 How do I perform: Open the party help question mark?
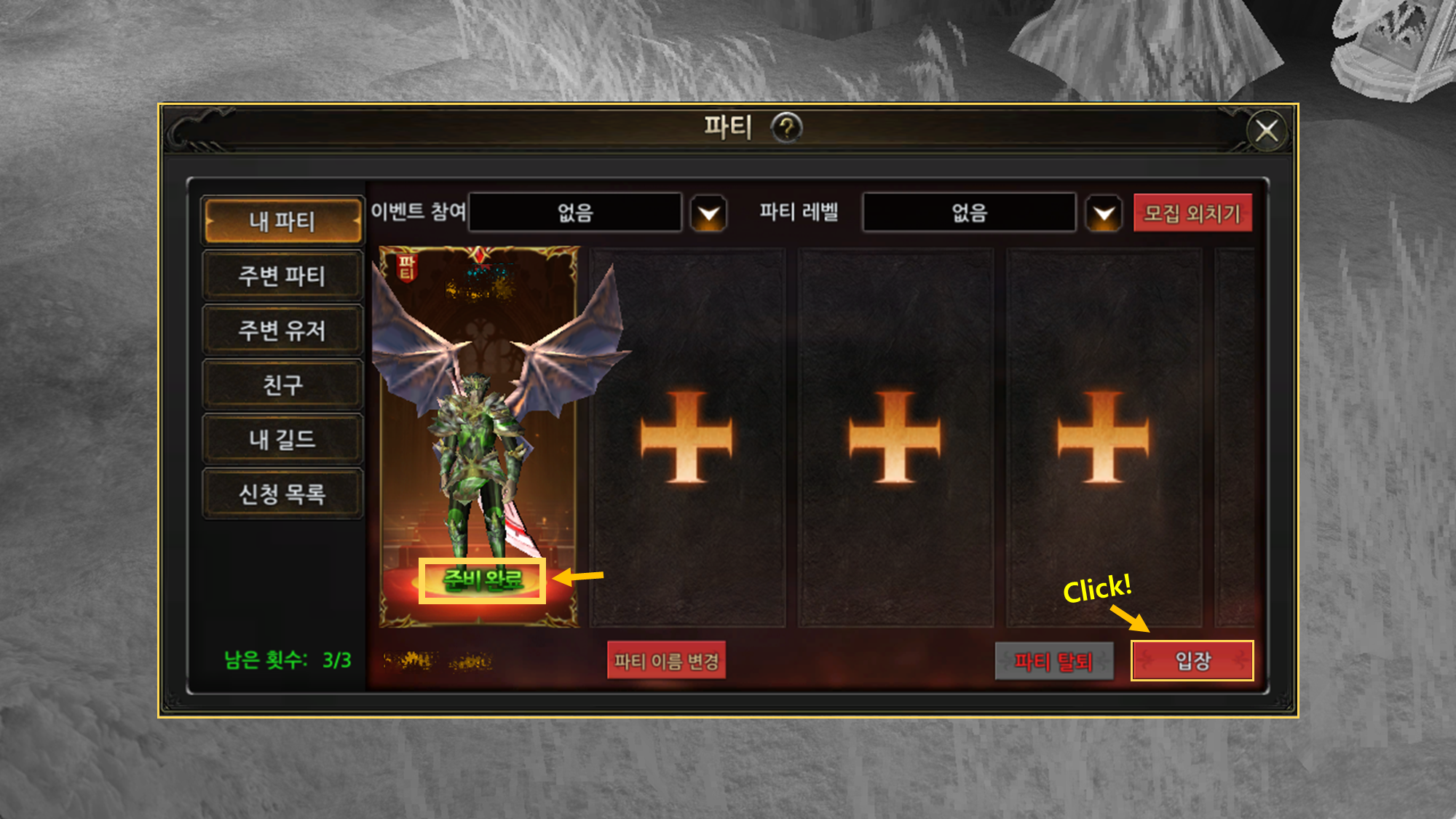click(x=786, y=128)
